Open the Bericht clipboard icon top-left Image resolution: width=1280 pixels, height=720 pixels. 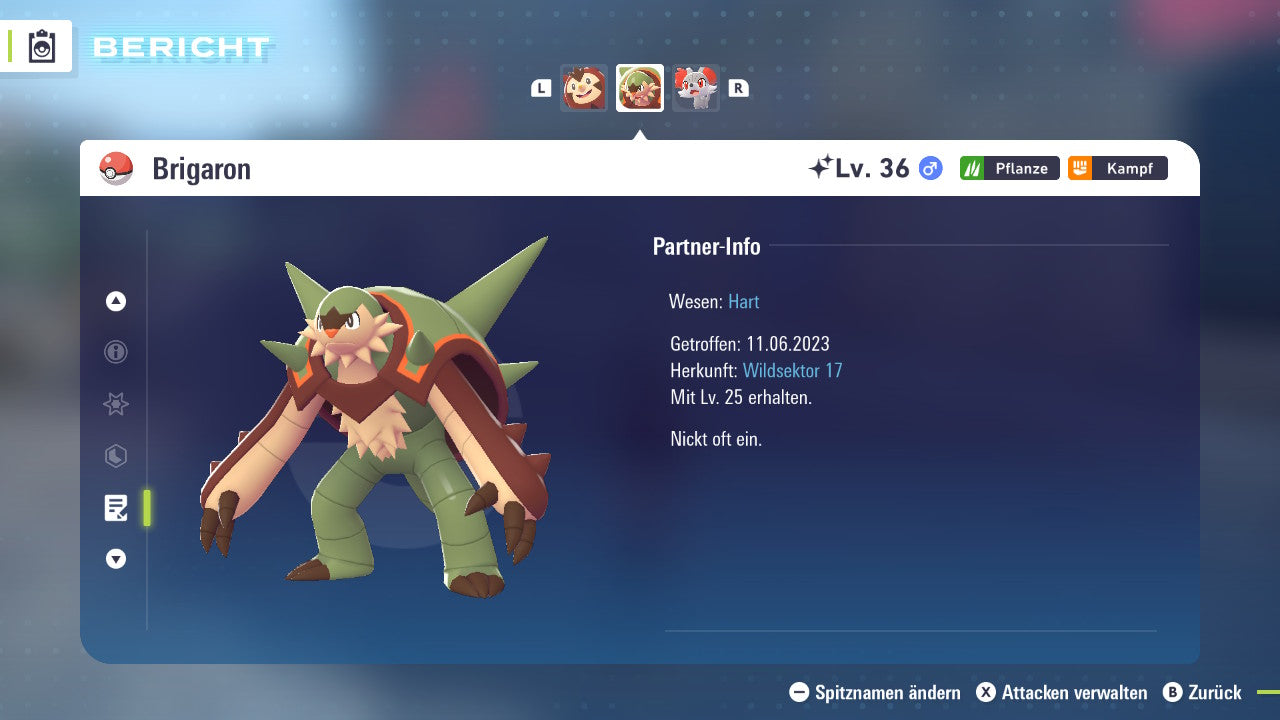point(42,45)
